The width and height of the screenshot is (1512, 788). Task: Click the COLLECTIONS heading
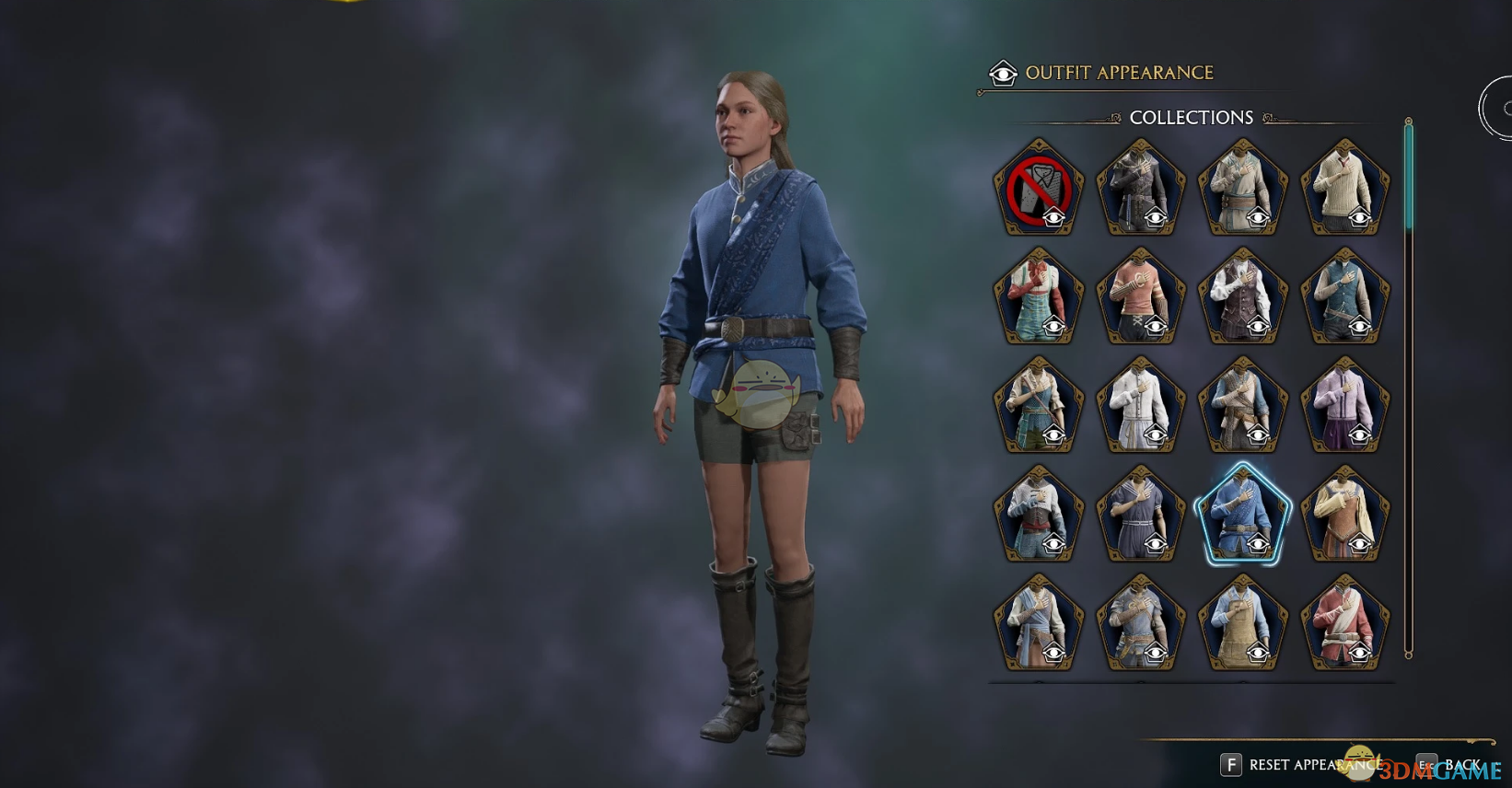coord(1191,117)
